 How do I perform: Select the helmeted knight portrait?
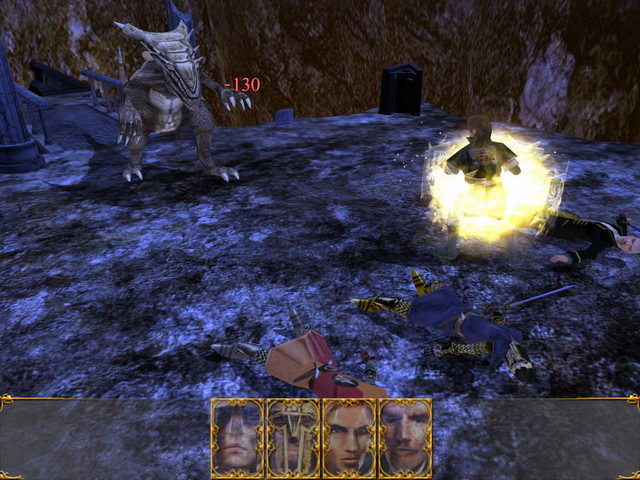[293, 438]
